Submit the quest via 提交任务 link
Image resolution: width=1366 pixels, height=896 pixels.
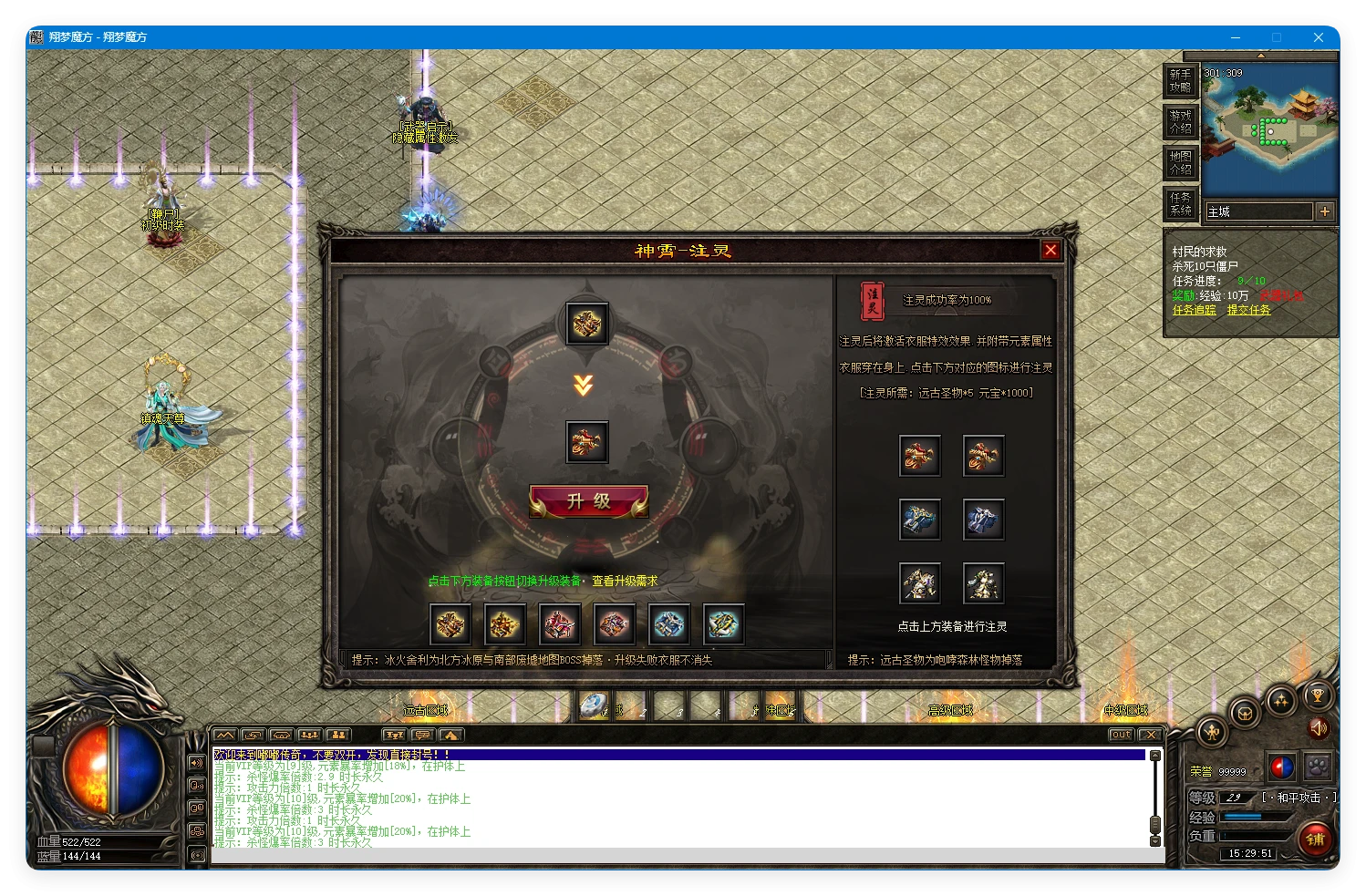point(1248,311)
